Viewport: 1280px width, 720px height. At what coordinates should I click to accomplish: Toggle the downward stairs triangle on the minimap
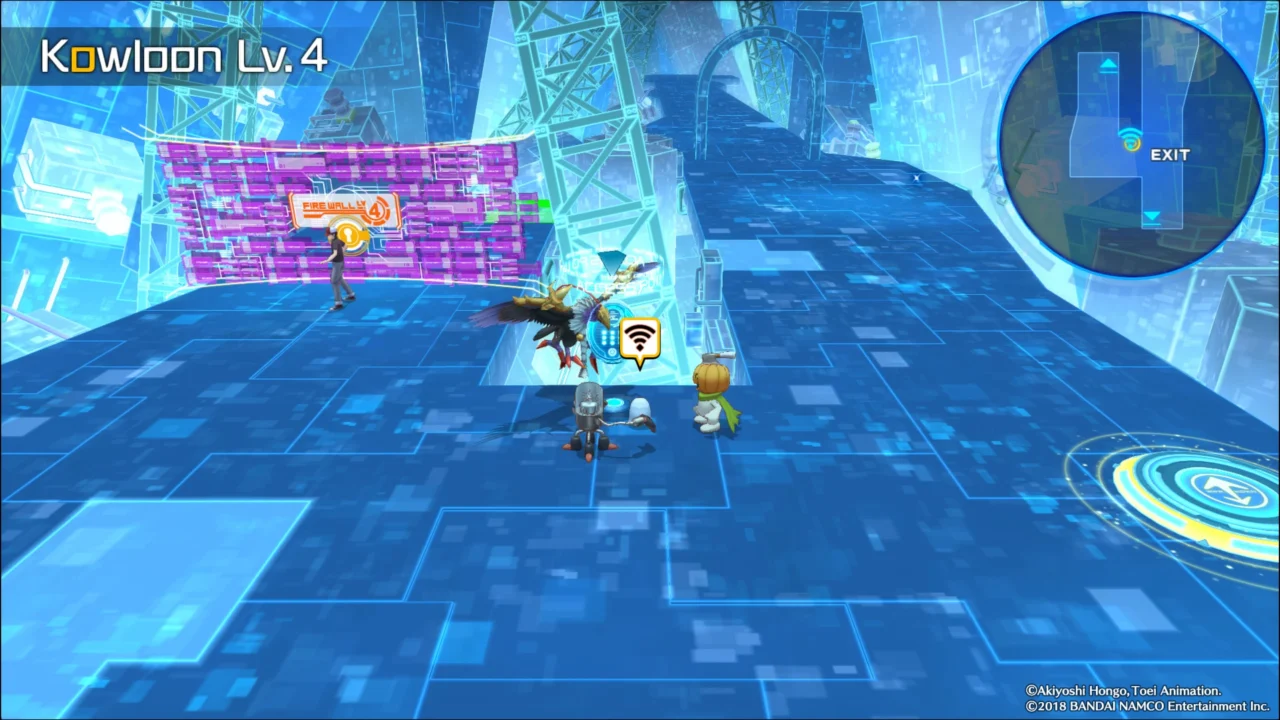[x=1152, y=217]
